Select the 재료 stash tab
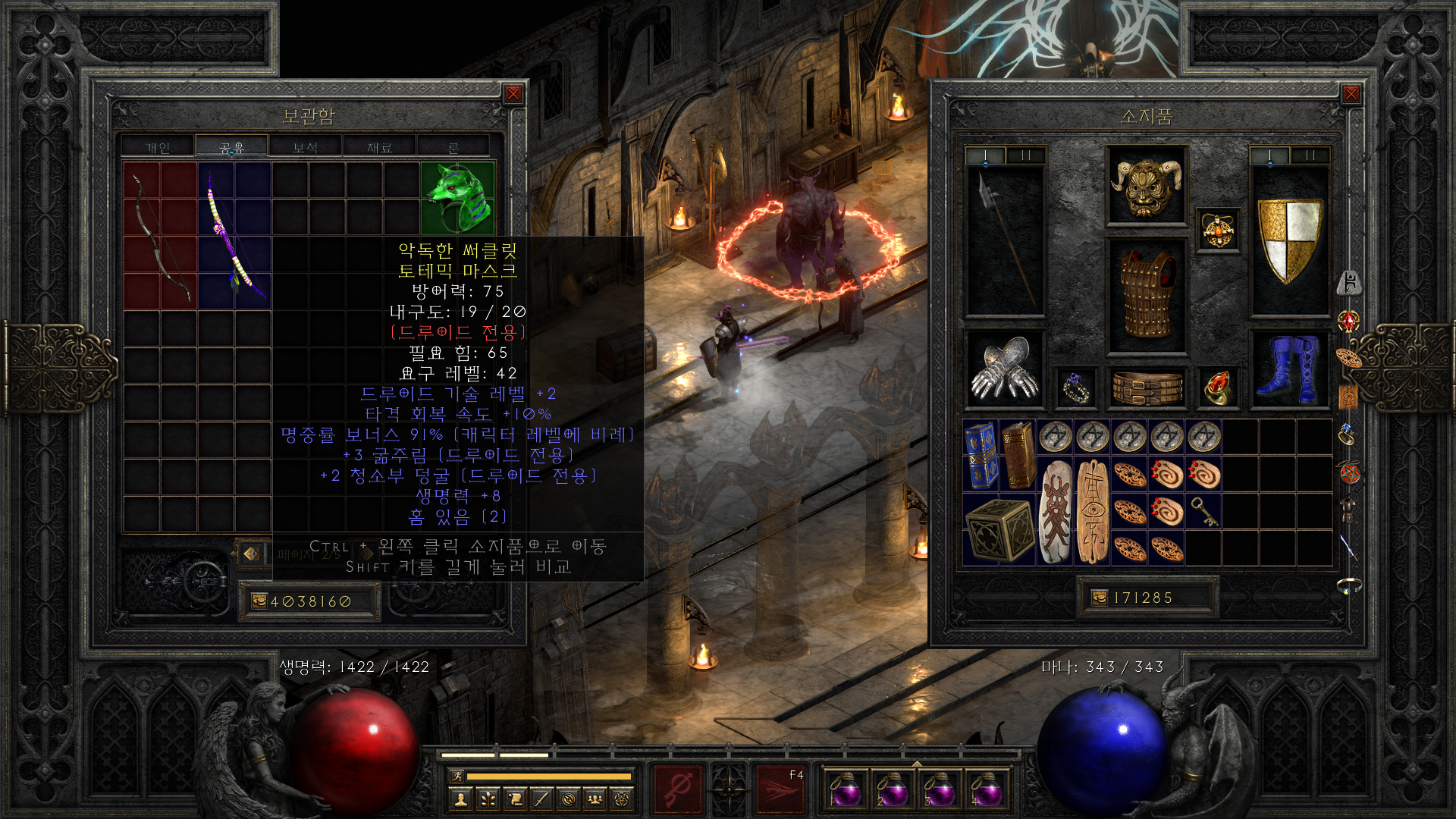The height and width of the screenshot is (819, 1456). [x=379, y=147]
